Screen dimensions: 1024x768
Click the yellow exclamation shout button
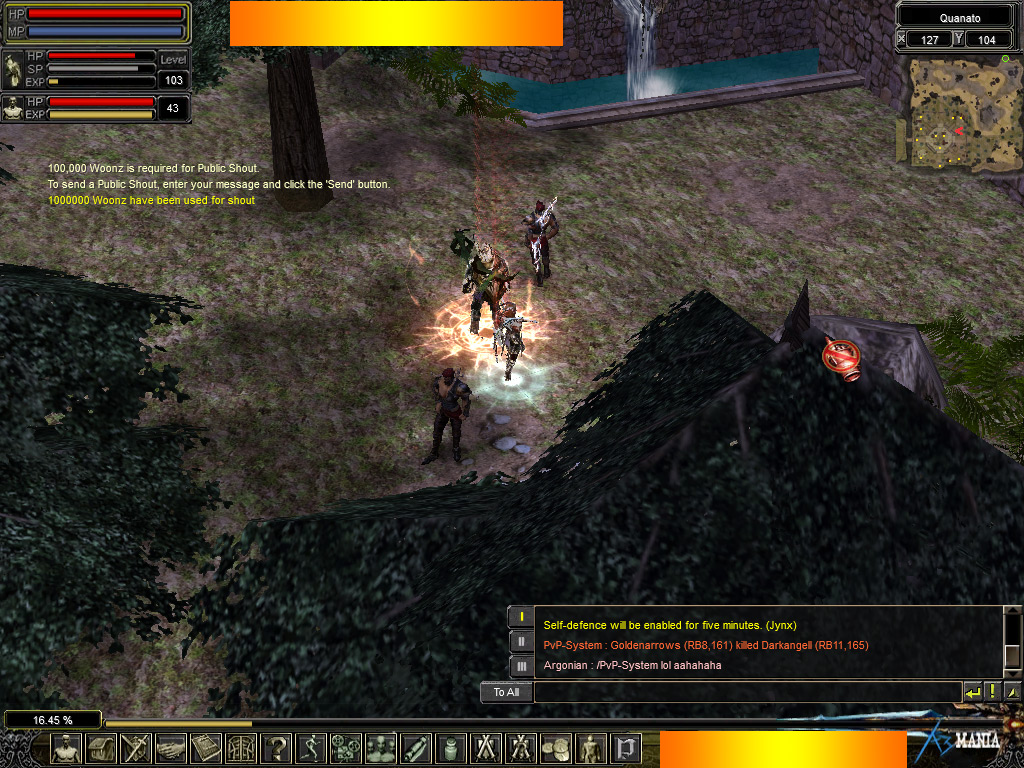992,692
